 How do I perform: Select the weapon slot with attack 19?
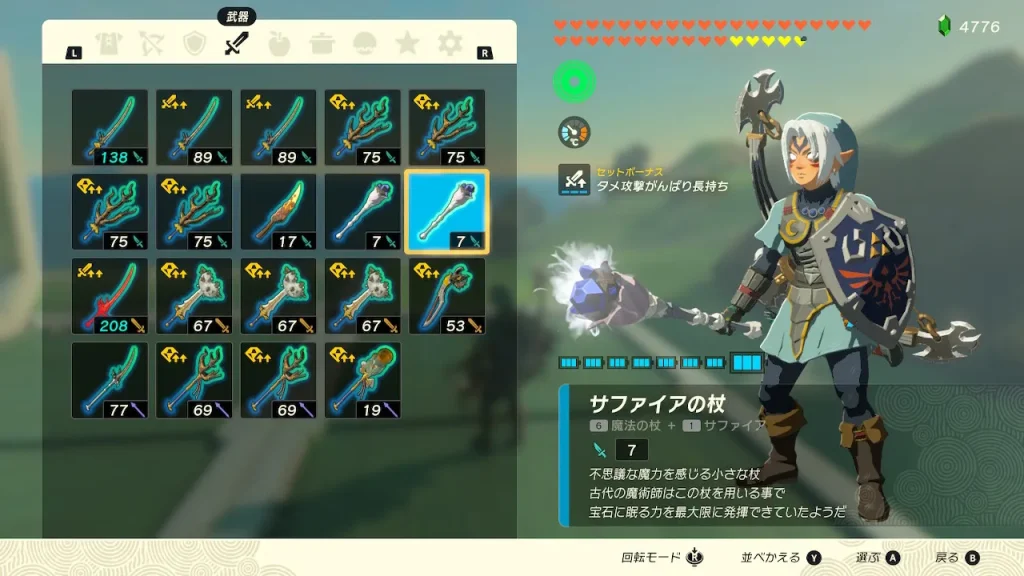click(362, 379)
